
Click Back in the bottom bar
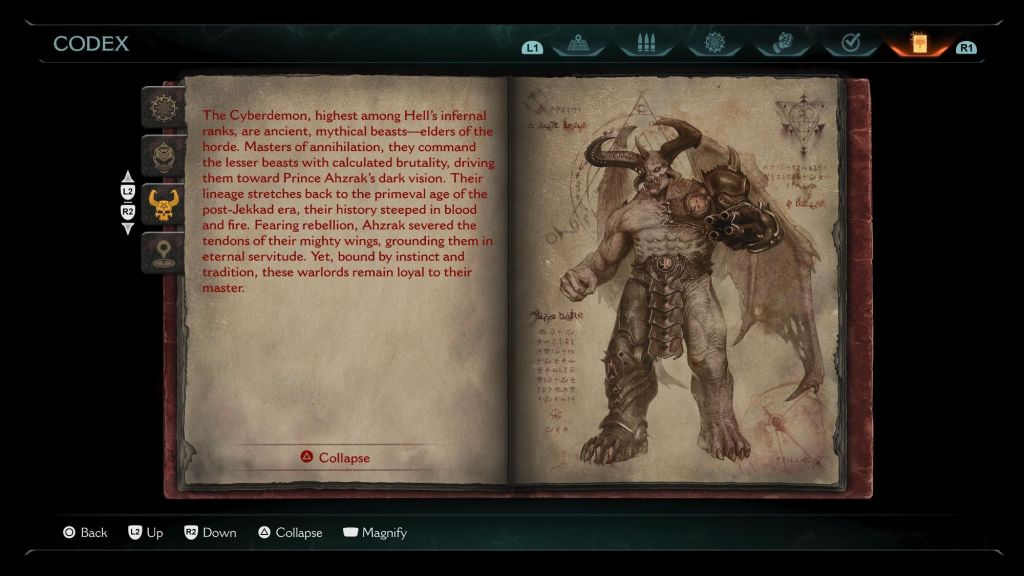click(85, 533)
